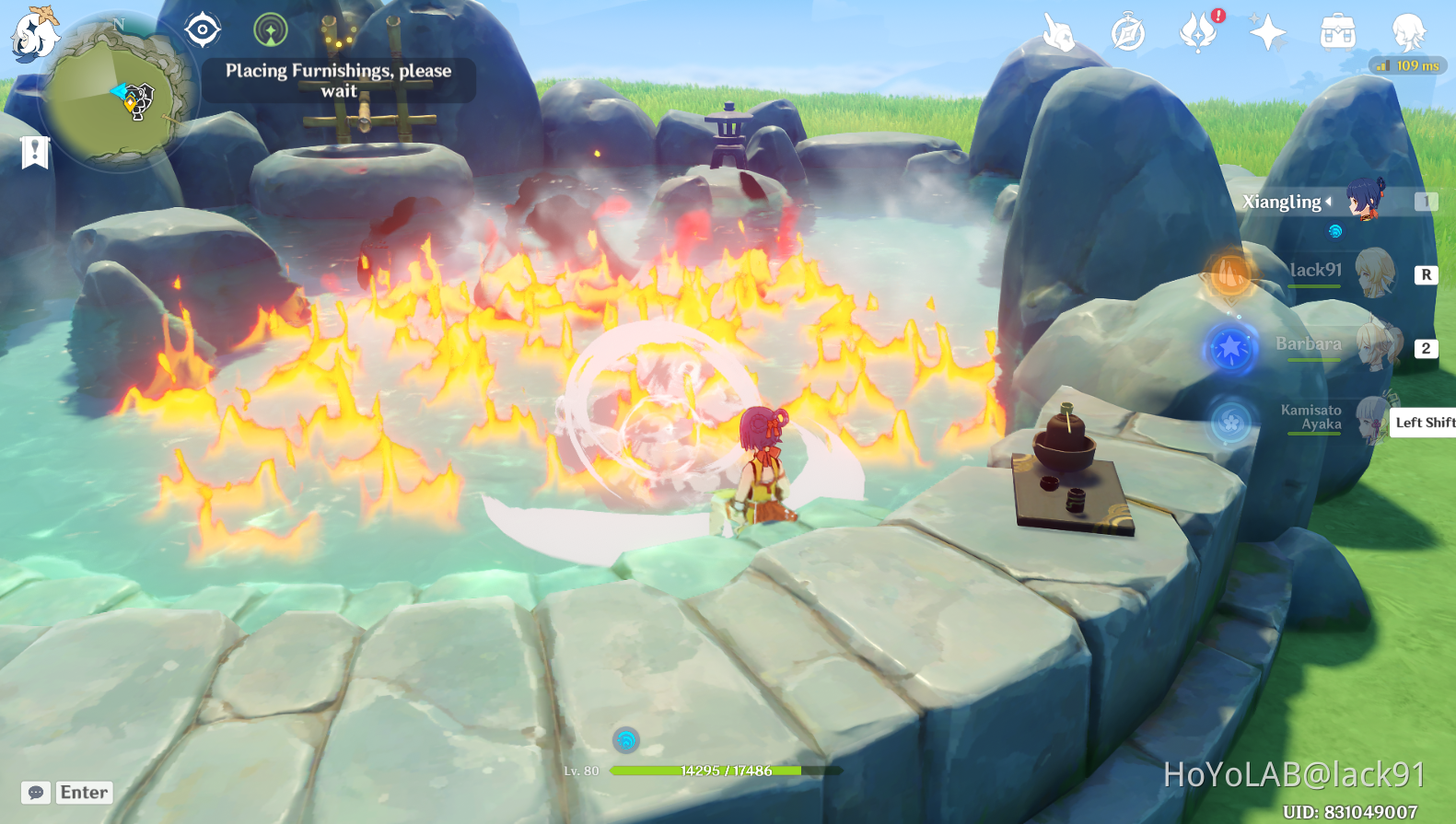
Task: Open the quest notice exclamation icon
Action: point(33,151)
